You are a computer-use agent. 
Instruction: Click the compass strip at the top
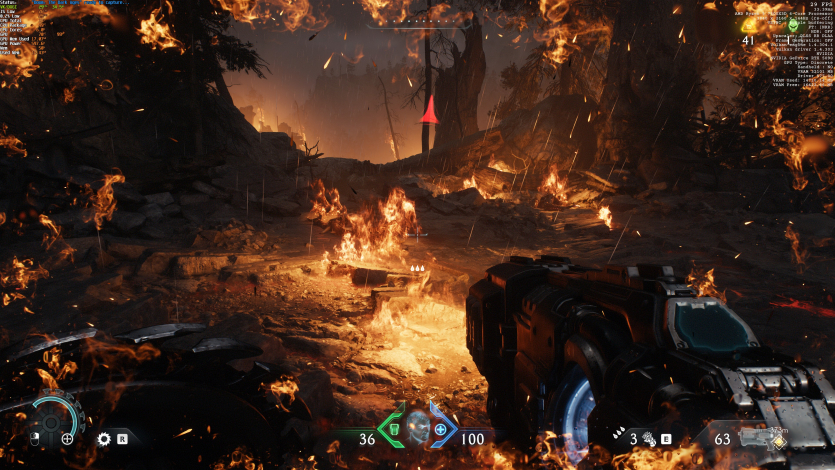(x=419, y=19)
